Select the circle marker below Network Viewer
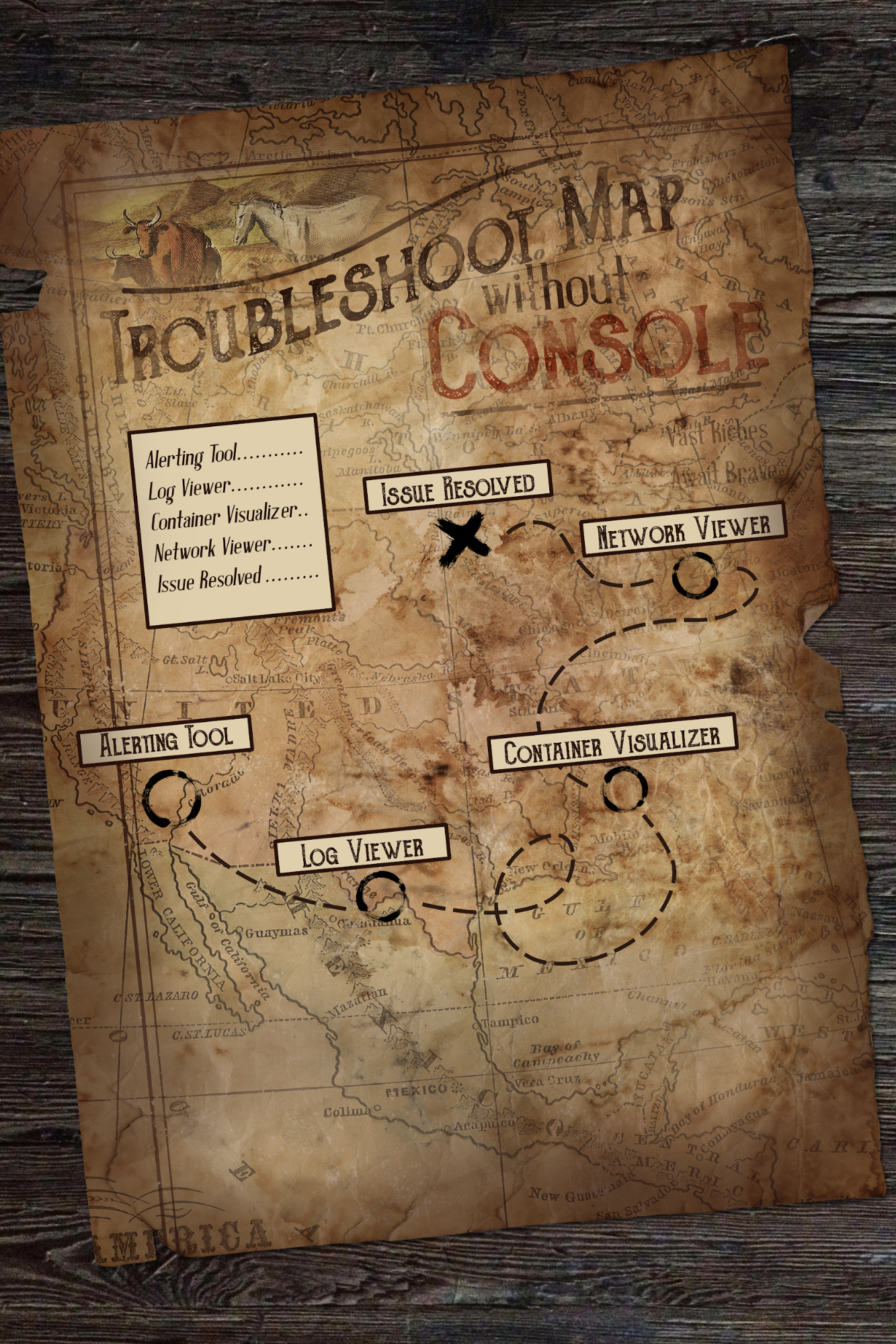The width and height of the screenshot is (896, 1344). (x=695, y=576)
